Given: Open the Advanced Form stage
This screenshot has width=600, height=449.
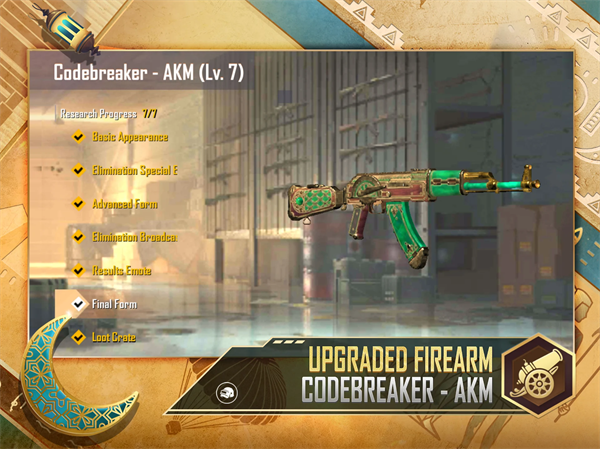Looking at the screenshot, I should (x=124, y=204).
